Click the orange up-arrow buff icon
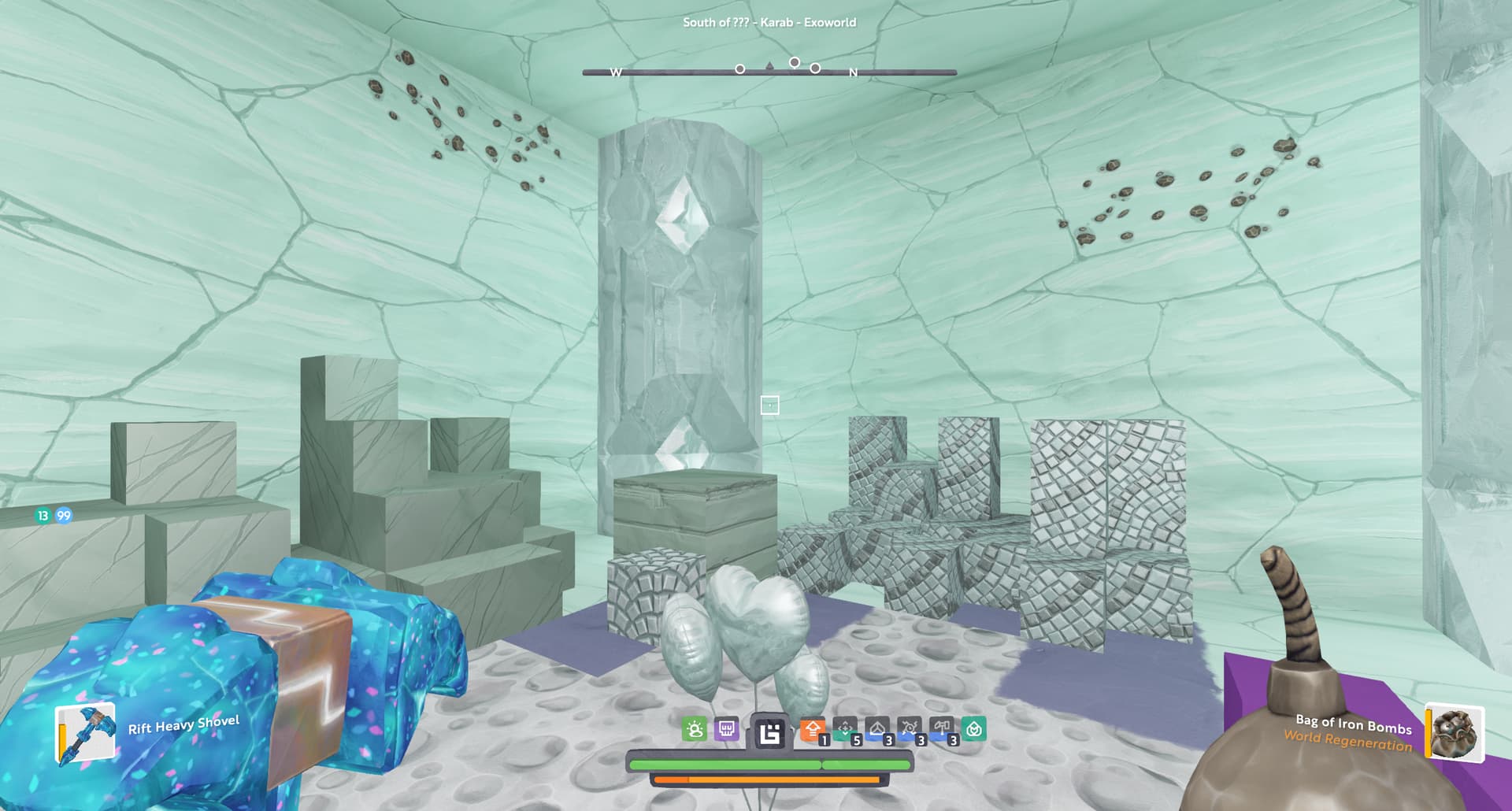The height and width of the screenshot is (811, 1512). tap(813, 729)
